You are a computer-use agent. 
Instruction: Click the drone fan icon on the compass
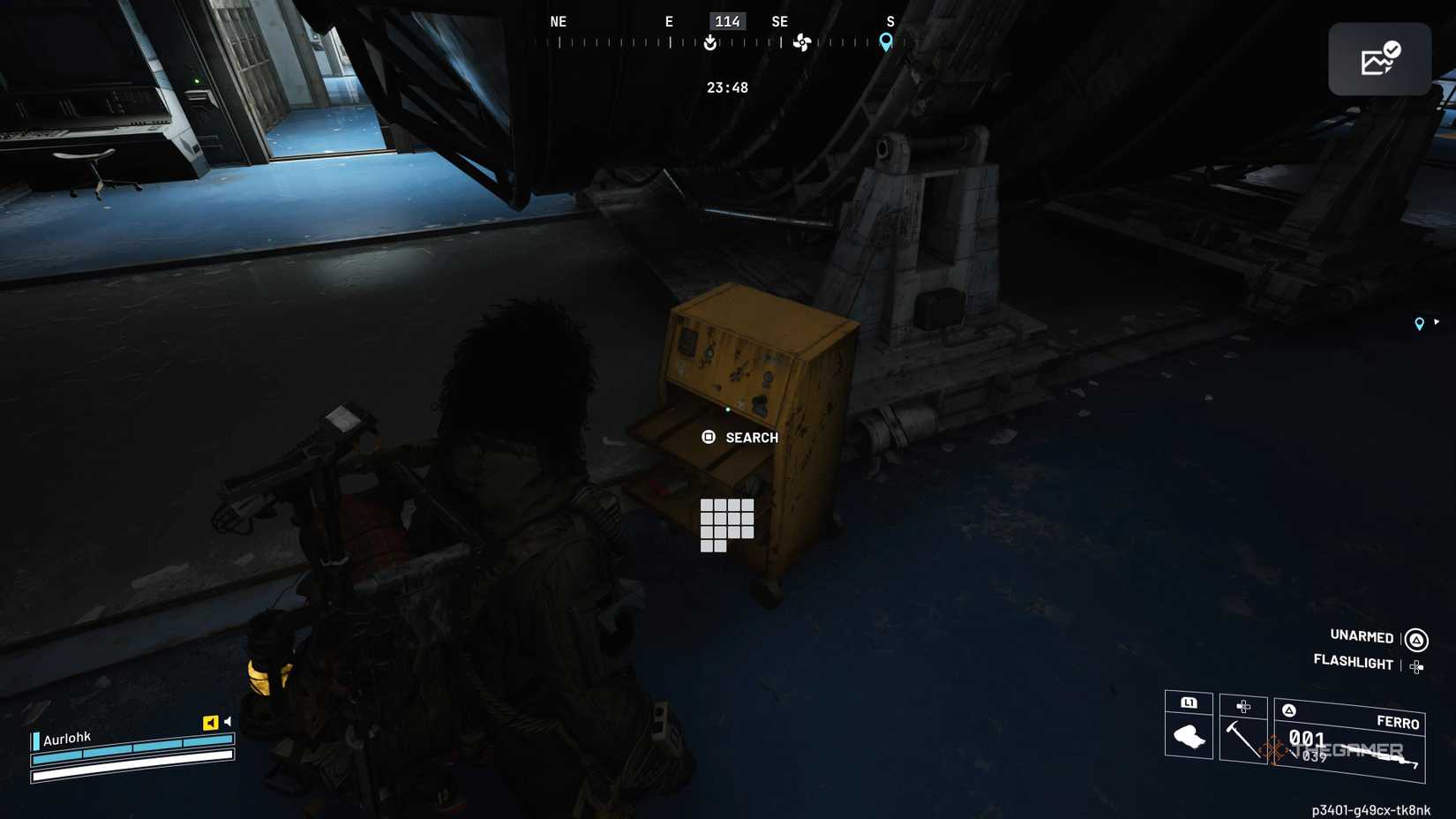pyautogui.click(x=803, y=41)
